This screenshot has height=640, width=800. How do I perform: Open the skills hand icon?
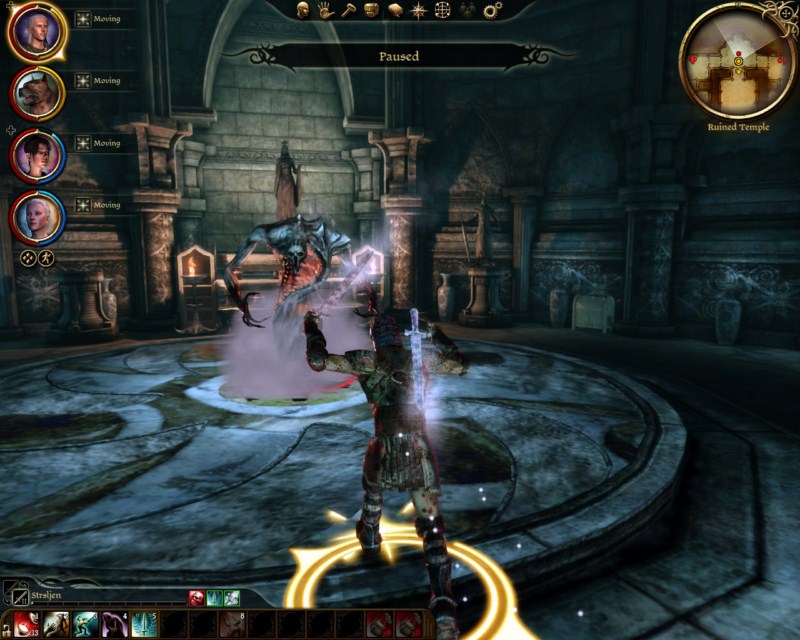[325, 10]
